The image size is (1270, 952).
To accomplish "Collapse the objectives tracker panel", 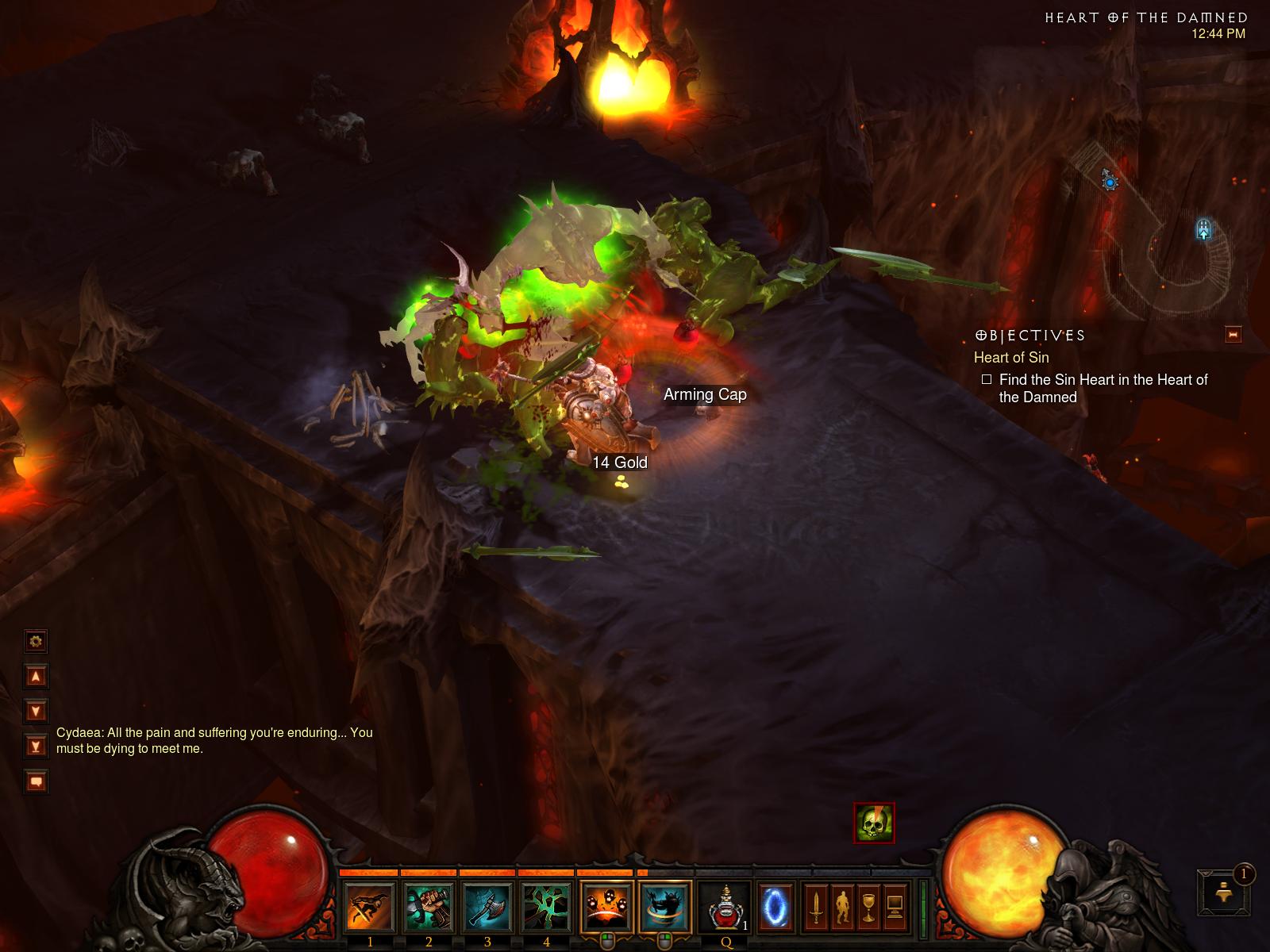I will (x=1233, y=335).
